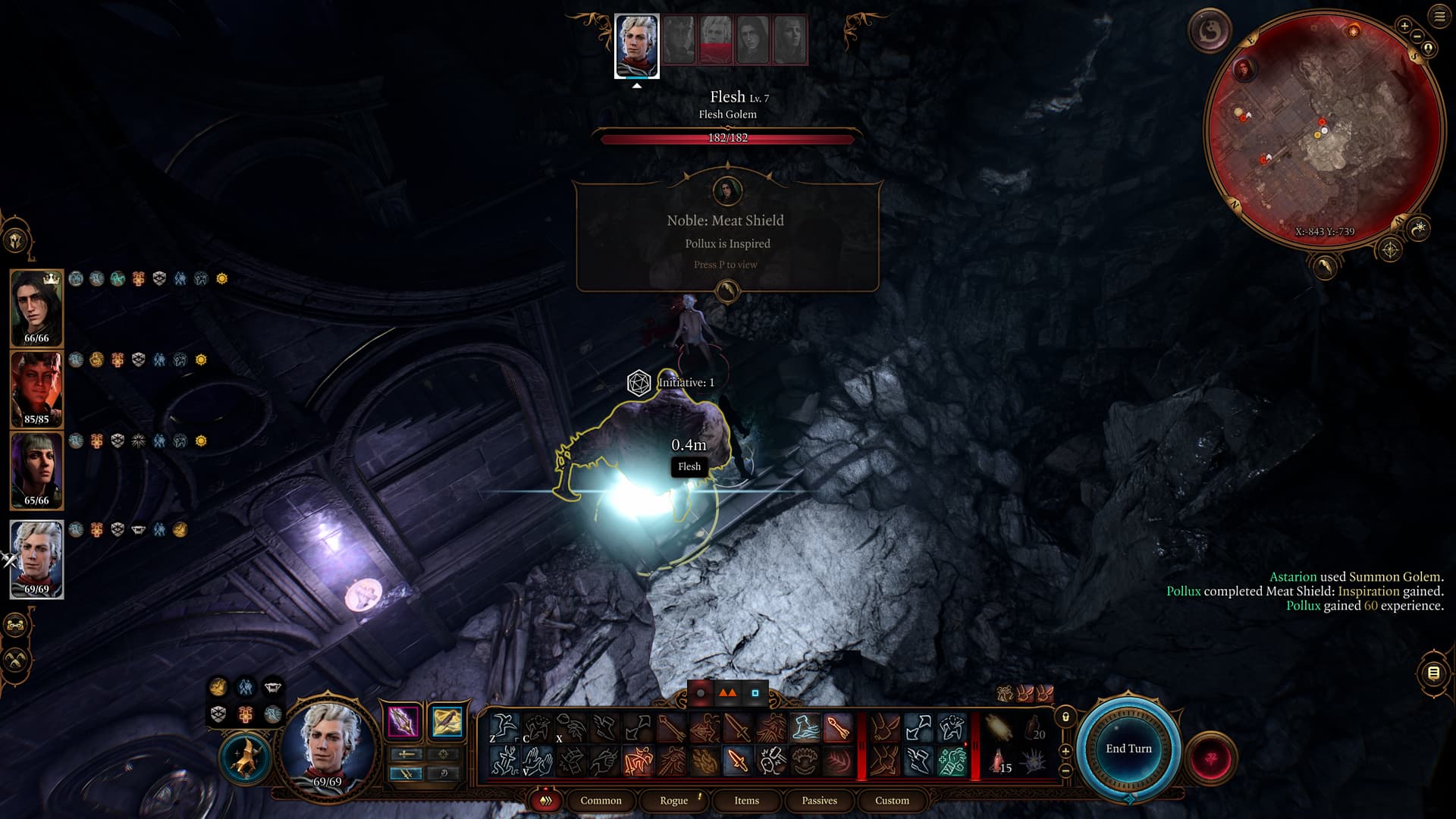Toggle the hotbar lock icon

click(1065, 717)
